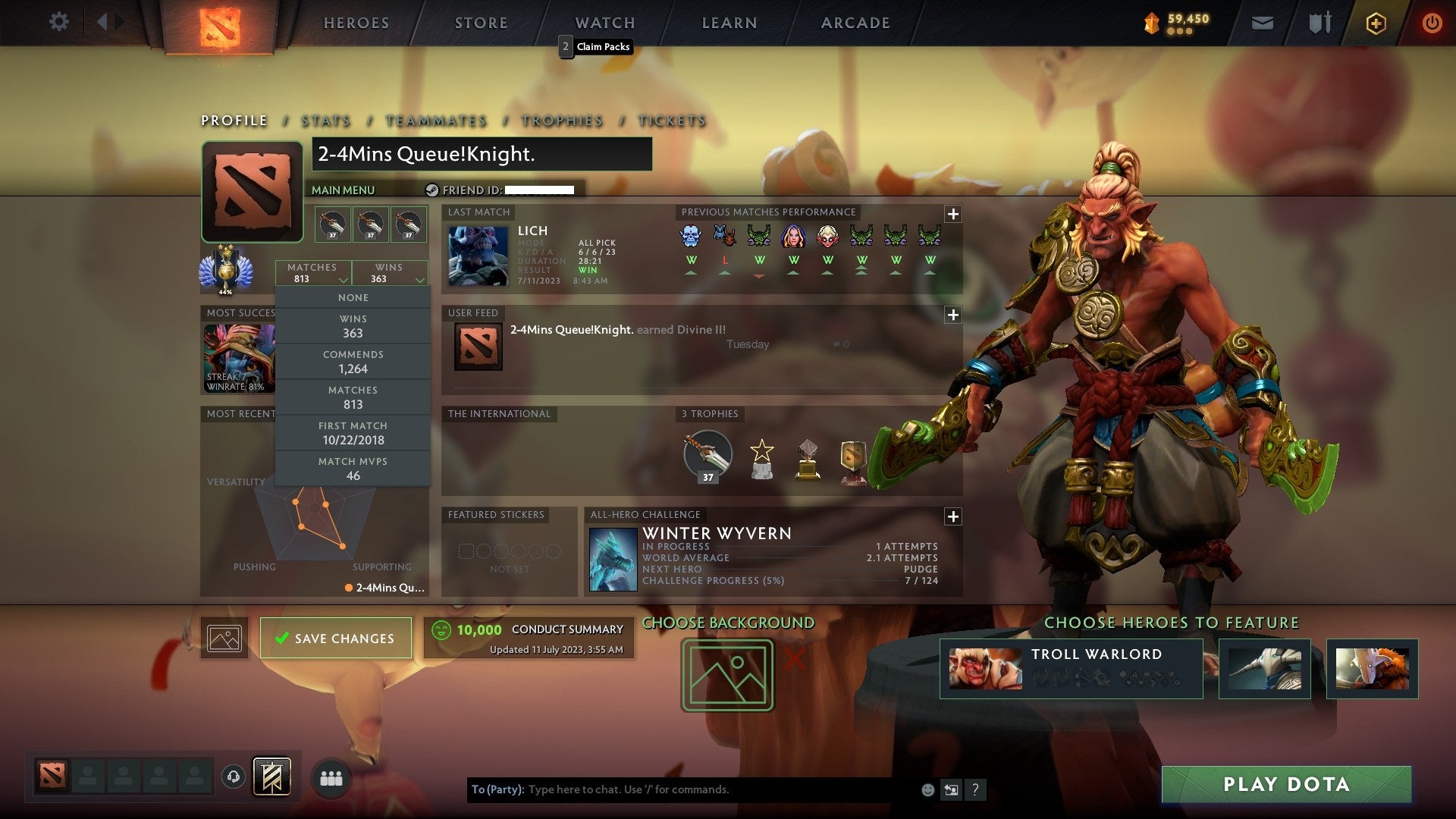
Task: Click the settings gear in the top-left
Action: [58, 22]
